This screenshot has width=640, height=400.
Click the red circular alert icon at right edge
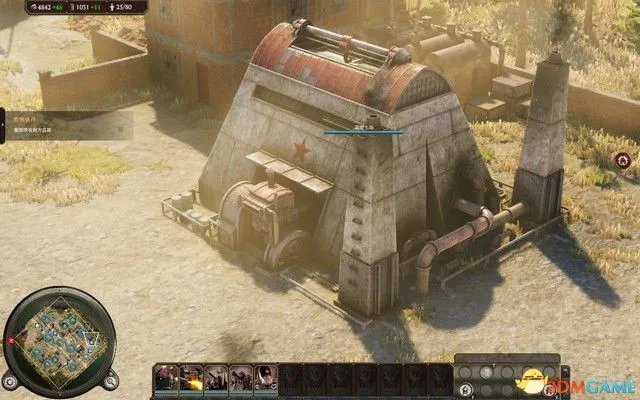623,159
